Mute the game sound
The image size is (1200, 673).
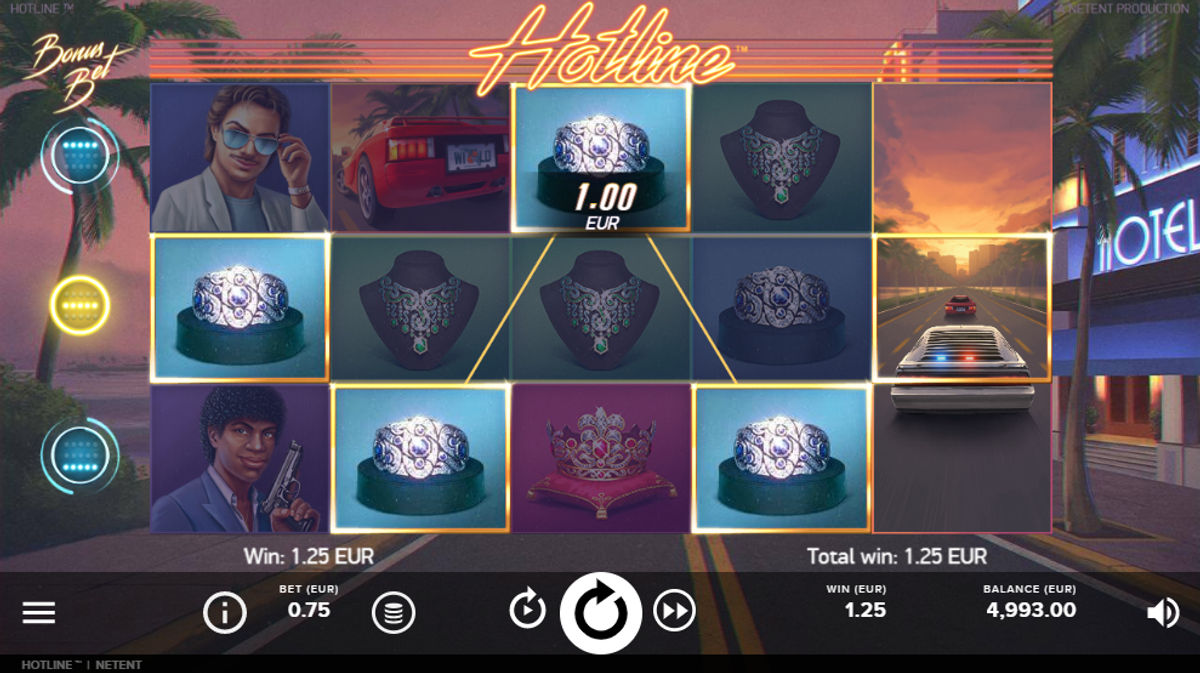click(1162, 613)
